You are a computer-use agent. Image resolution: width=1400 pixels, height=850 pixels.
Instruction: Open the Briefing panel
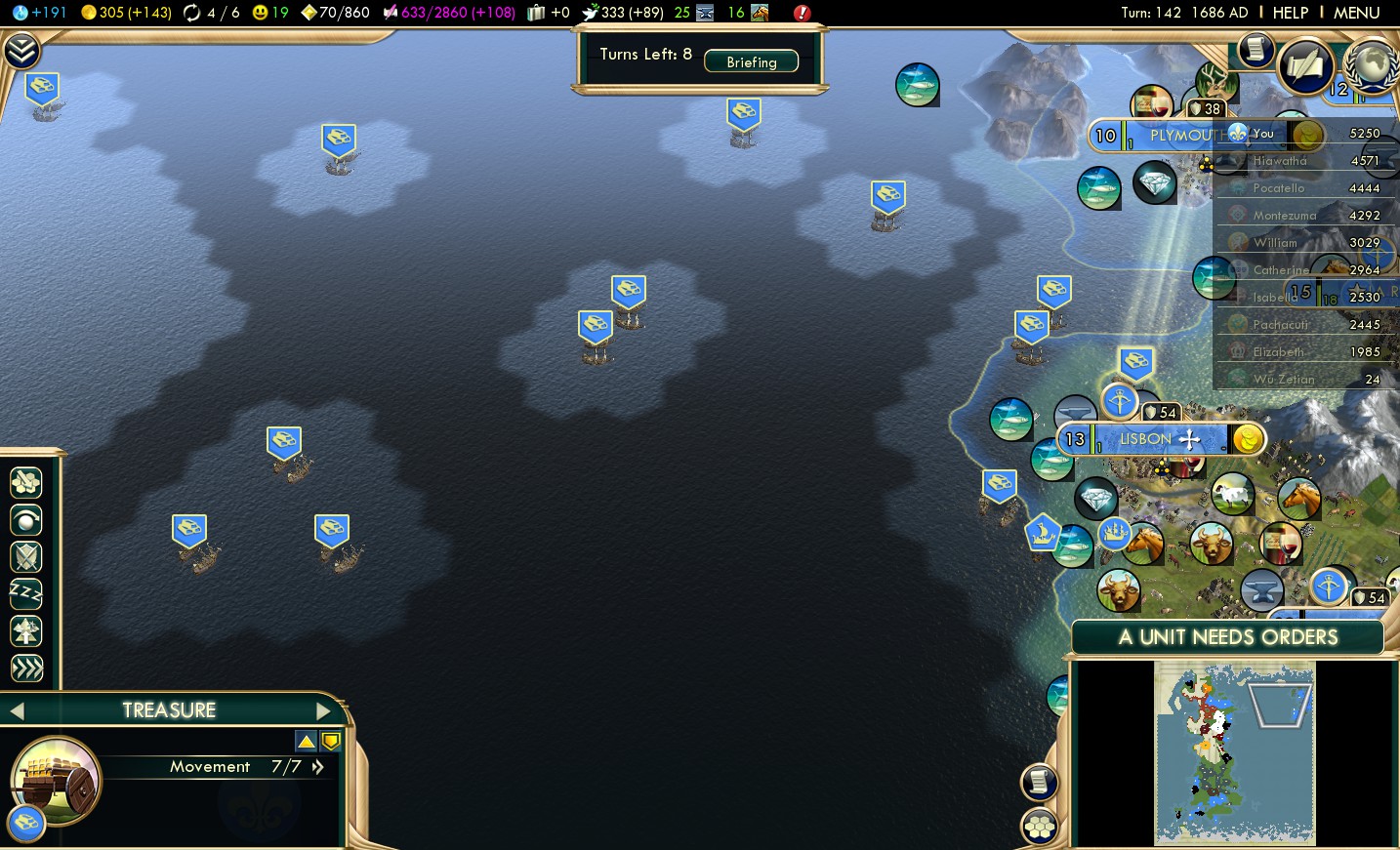pos(751,61)
